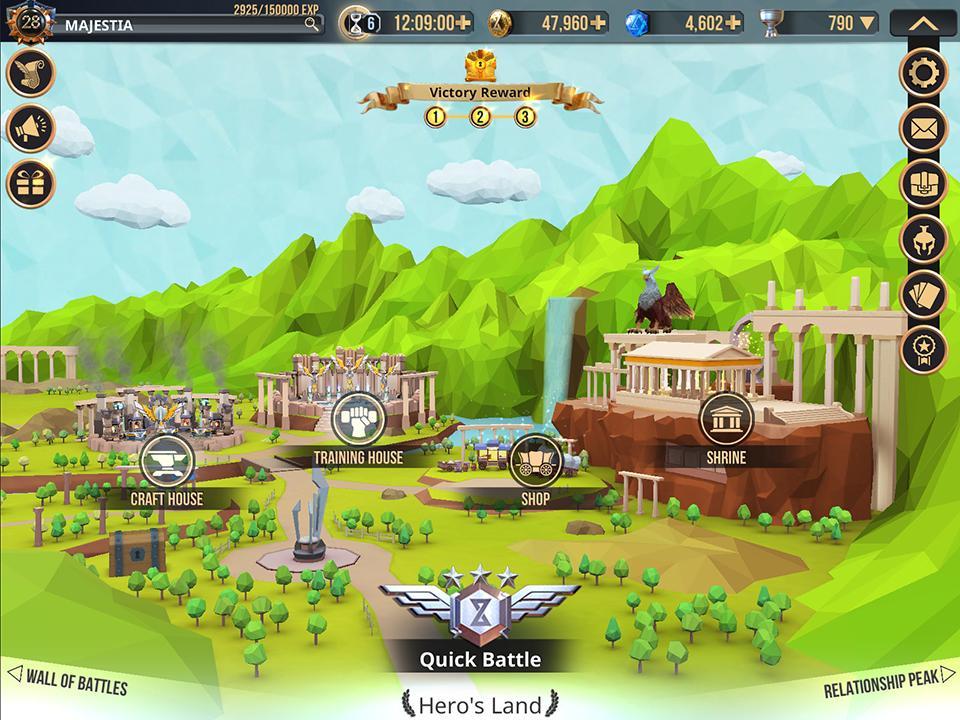Click the magnifier beside the player name
Viewport: 960px width, 720px height.
pos(313,24)
